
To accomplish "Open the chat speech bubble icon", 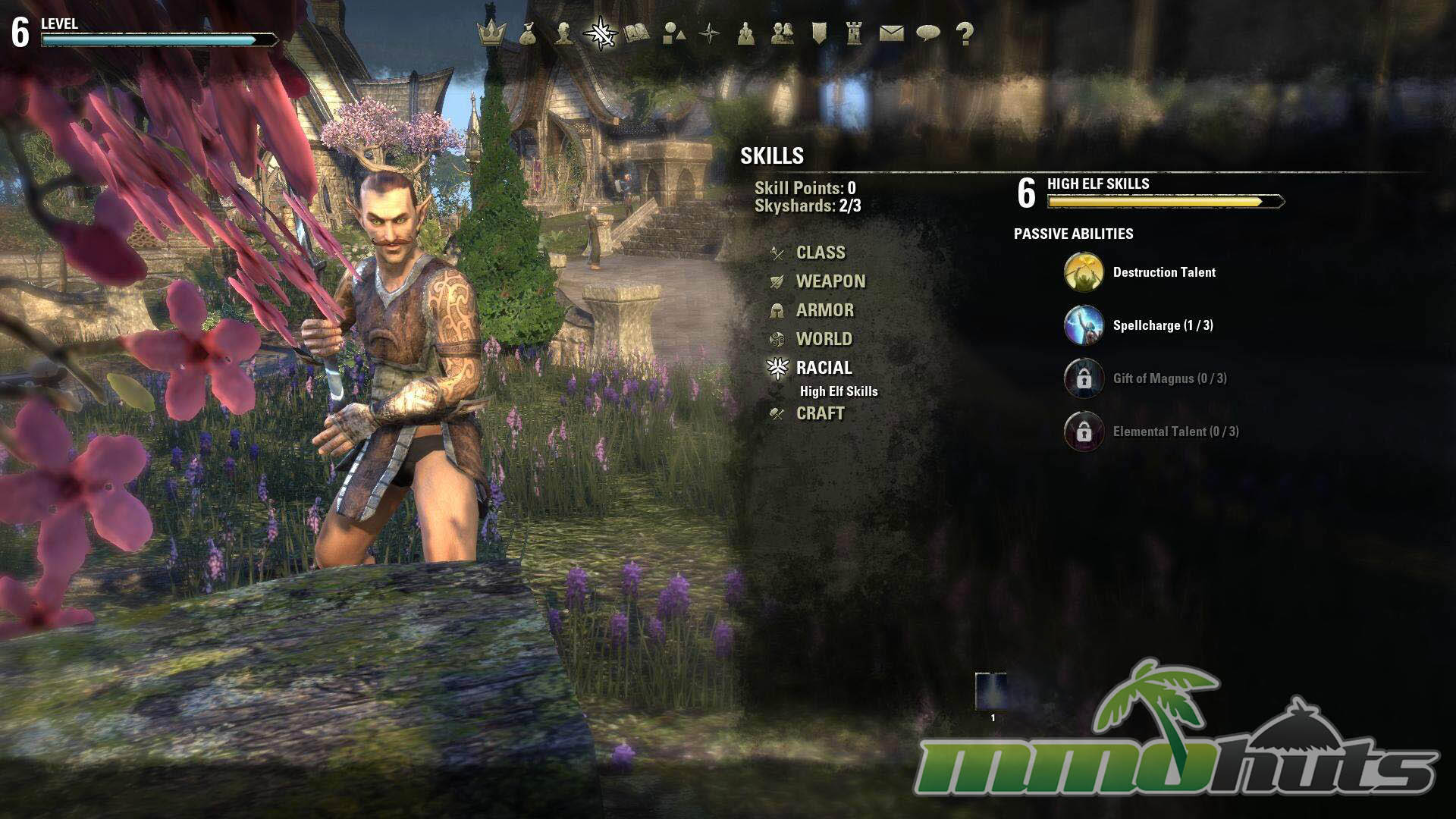I will (927, 33).
